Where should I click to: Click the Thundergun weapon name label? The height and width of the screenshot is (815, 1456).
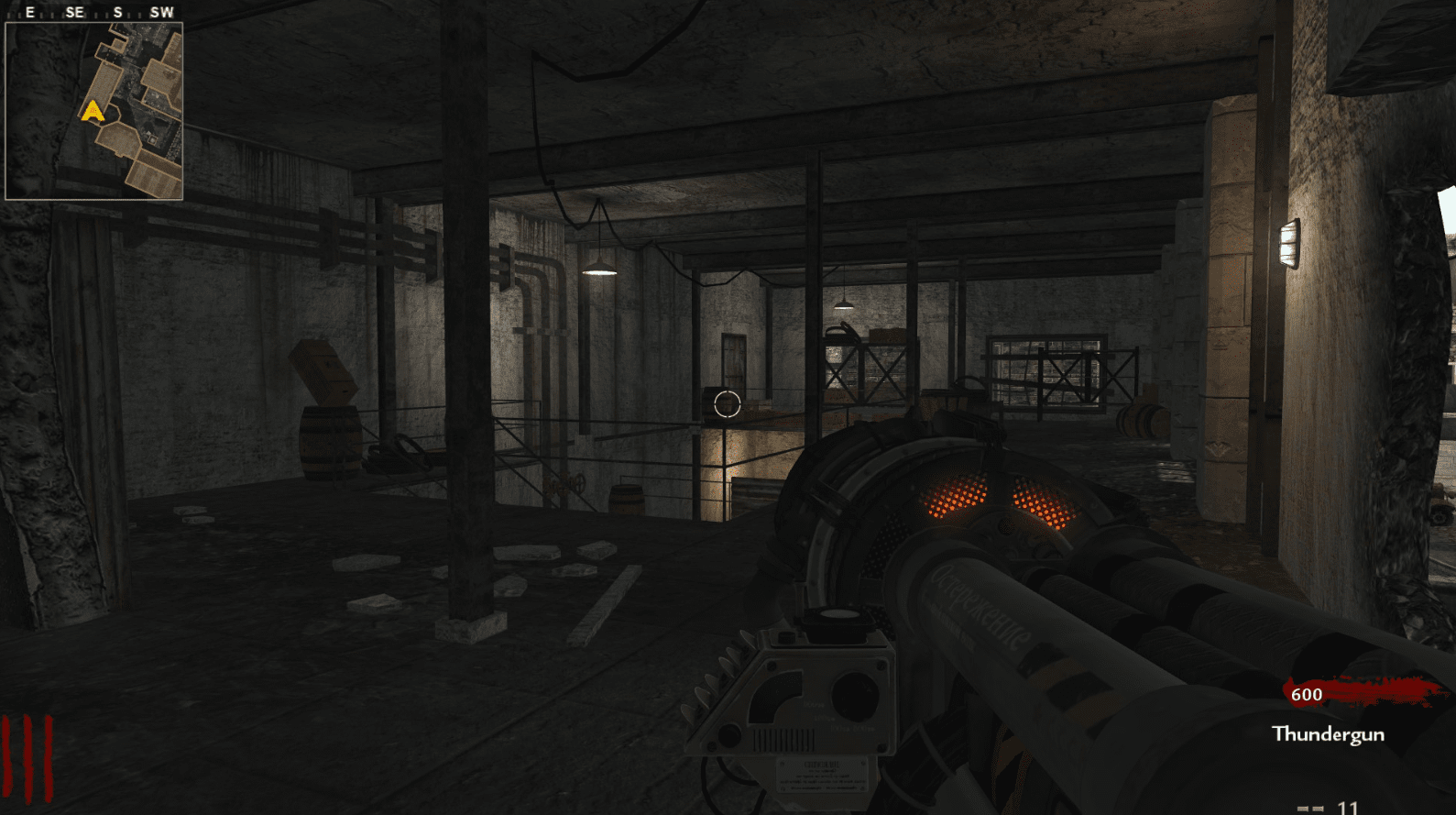tap(1328, 734)
